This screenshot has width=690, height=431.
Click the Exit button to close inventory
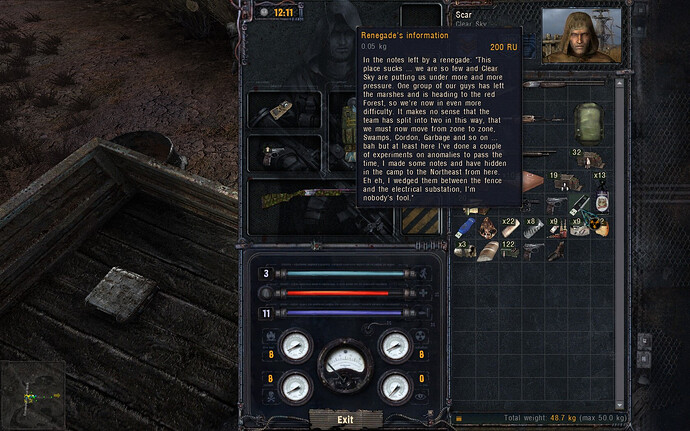pos(345,419)
